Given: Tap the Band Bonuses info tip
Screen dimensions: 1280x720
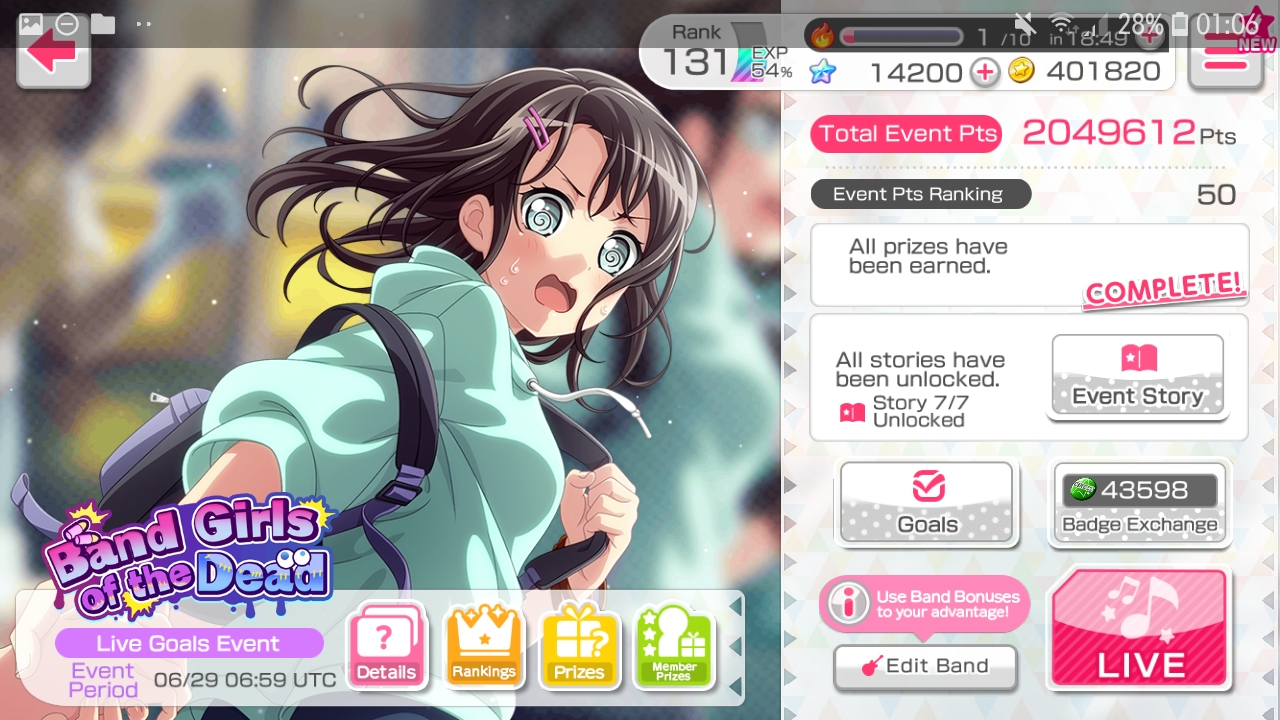Looking at the screenshot, I should pyautogui.click(x=924, y=604).
